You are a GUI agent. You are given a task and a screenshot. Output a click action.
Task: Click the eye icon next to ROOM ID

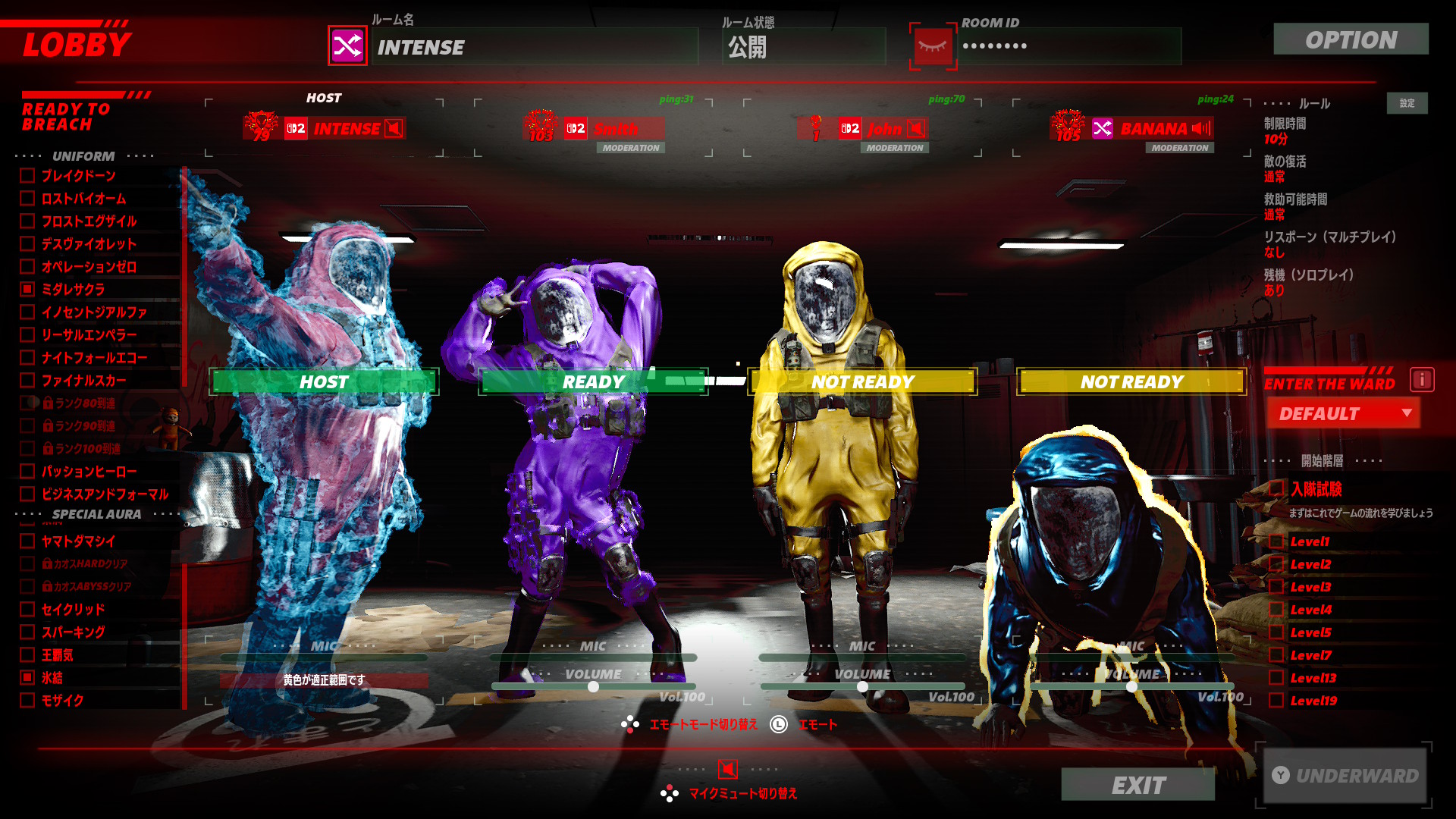tap(934, 46)
